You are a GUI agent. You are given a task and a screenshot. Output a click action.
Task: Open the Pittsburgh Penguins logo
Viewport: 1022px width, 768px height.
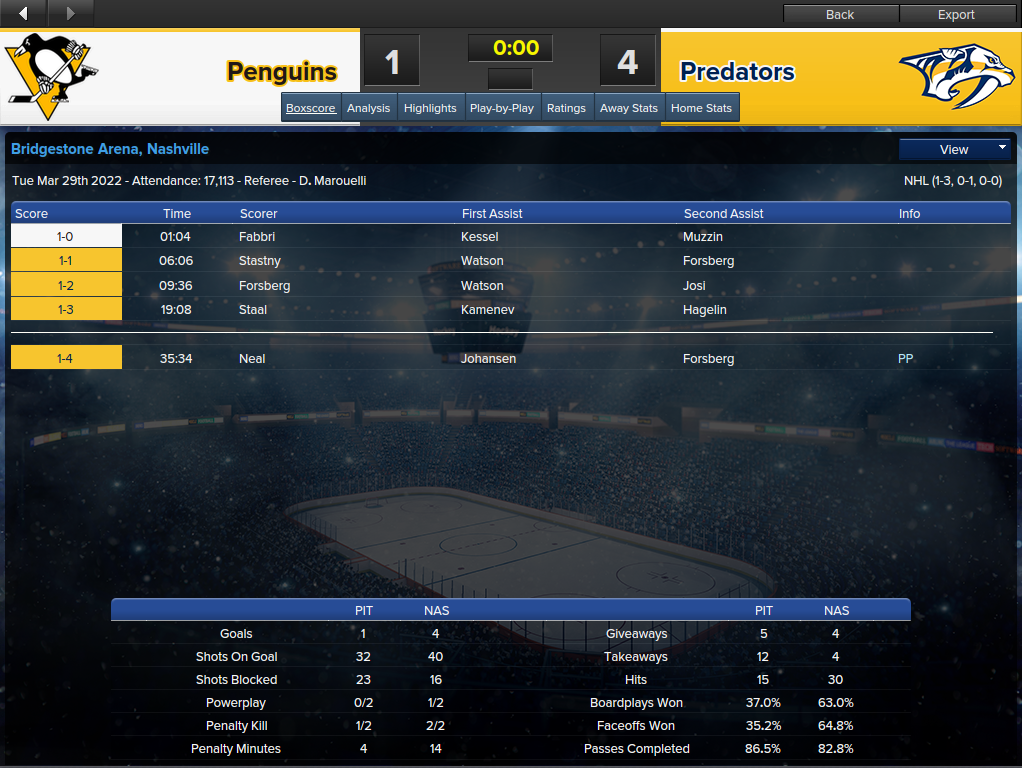50,70
